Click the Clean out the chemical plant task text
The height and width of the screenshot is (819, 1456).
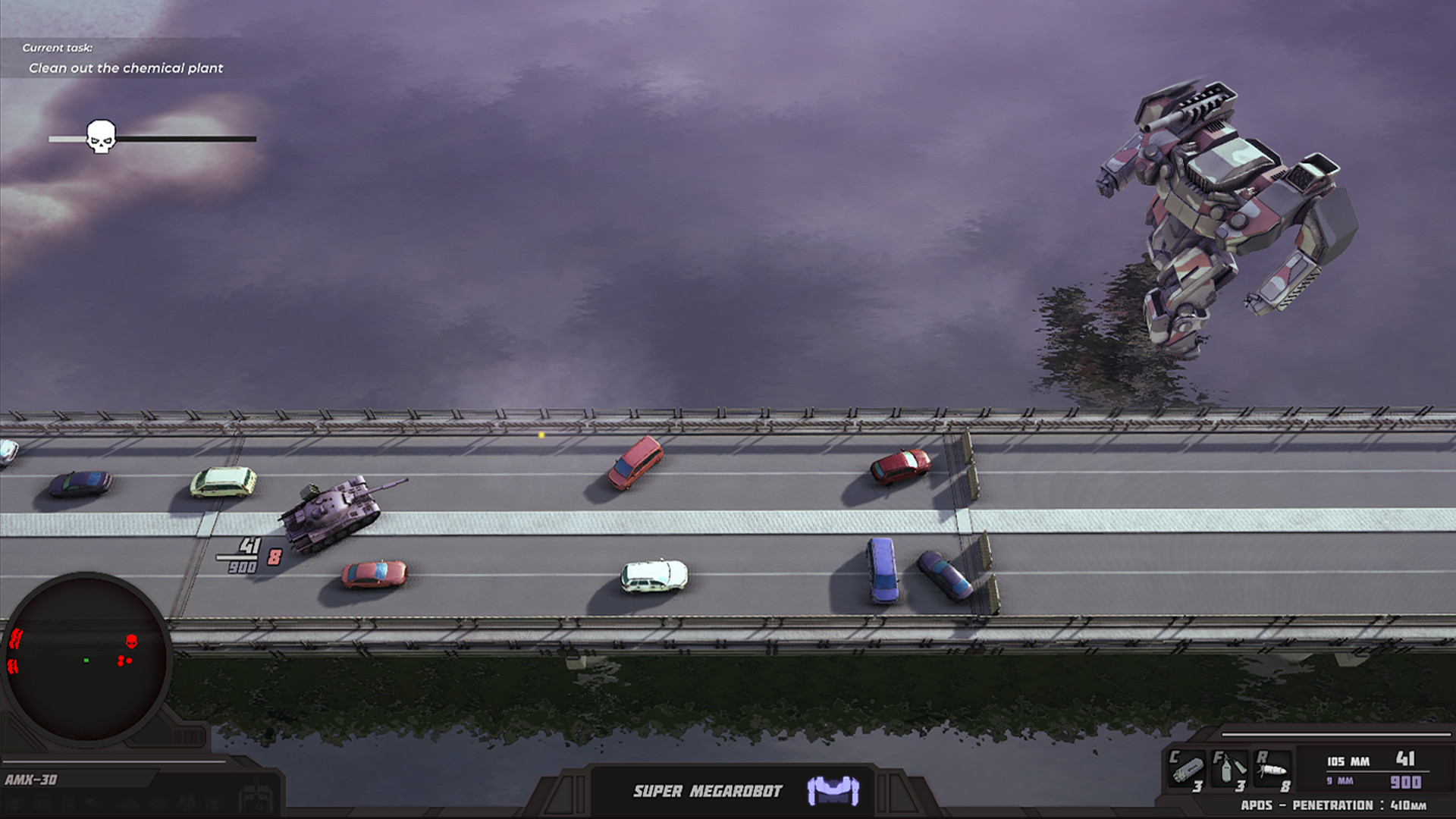tap(126, 67)
